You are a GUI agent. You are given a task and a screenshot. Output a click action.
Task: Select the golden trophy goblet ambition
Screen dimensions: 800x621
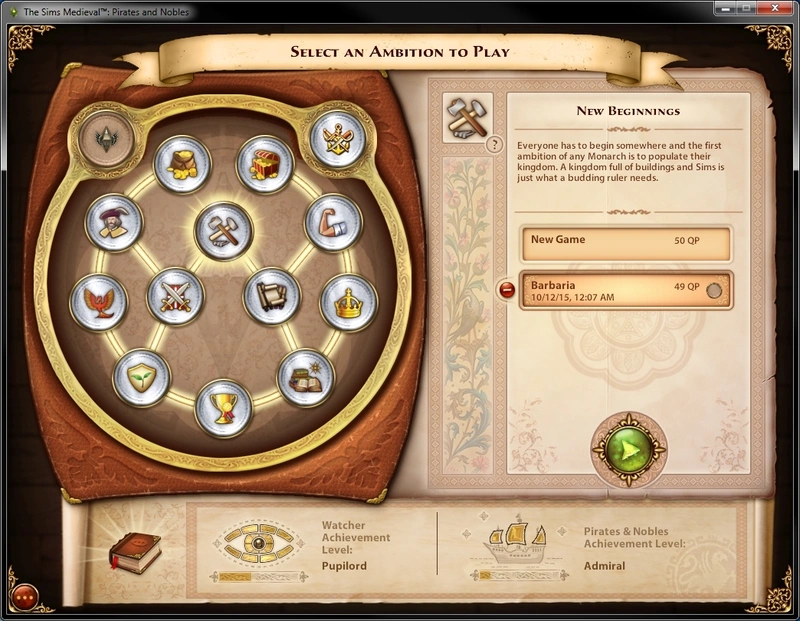[223, 407]
